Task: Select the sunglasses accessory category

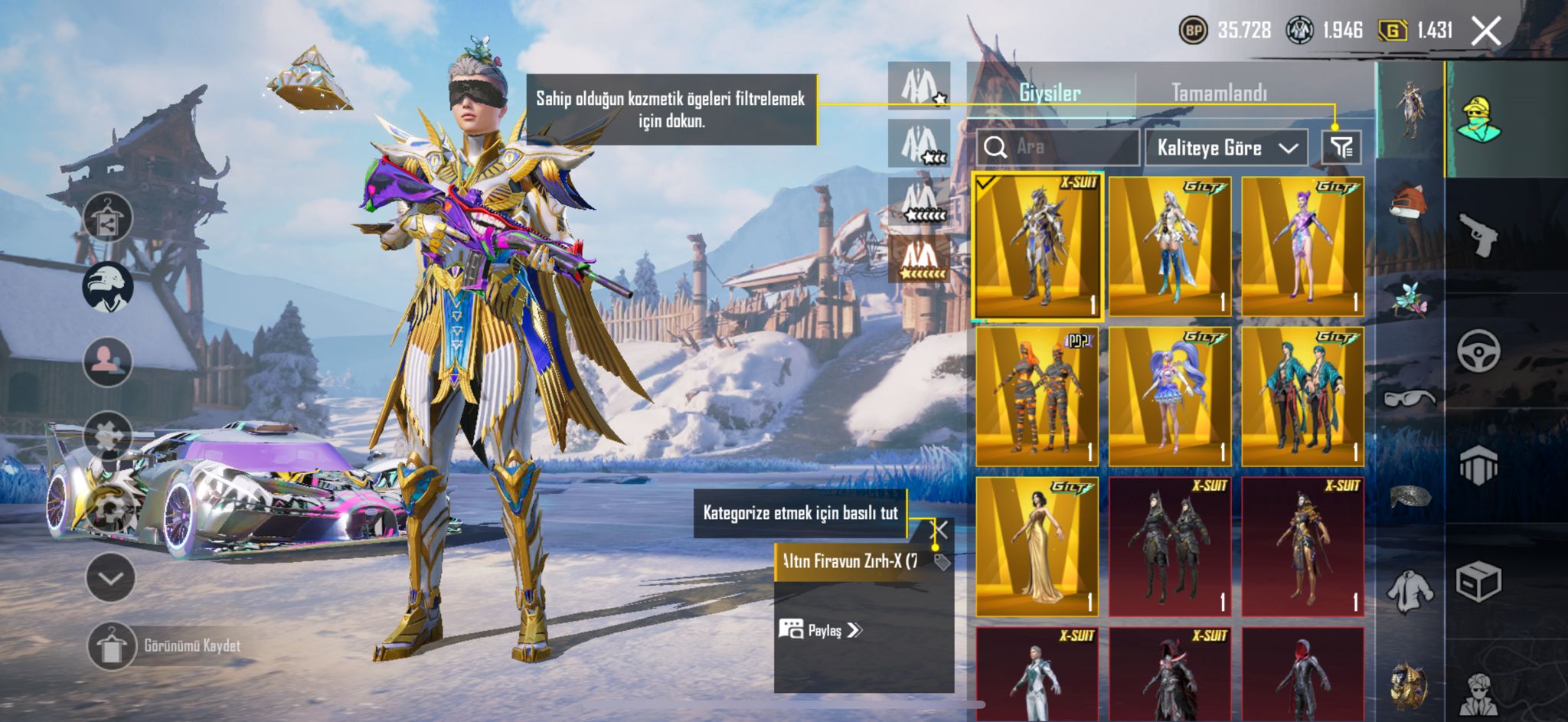Action: 1410,397
